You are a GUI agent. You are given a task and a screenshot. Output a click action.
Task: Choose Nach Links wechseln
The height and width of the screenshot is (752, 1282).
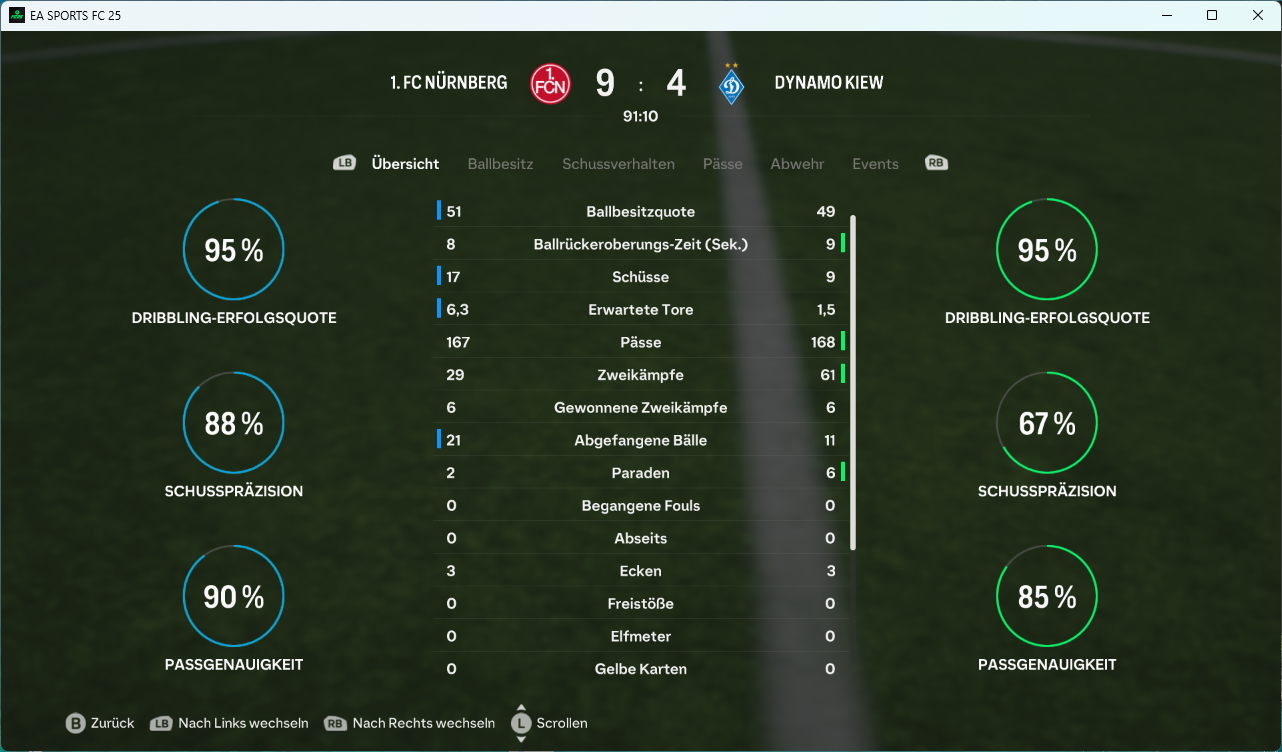click(x=229, y=723)
